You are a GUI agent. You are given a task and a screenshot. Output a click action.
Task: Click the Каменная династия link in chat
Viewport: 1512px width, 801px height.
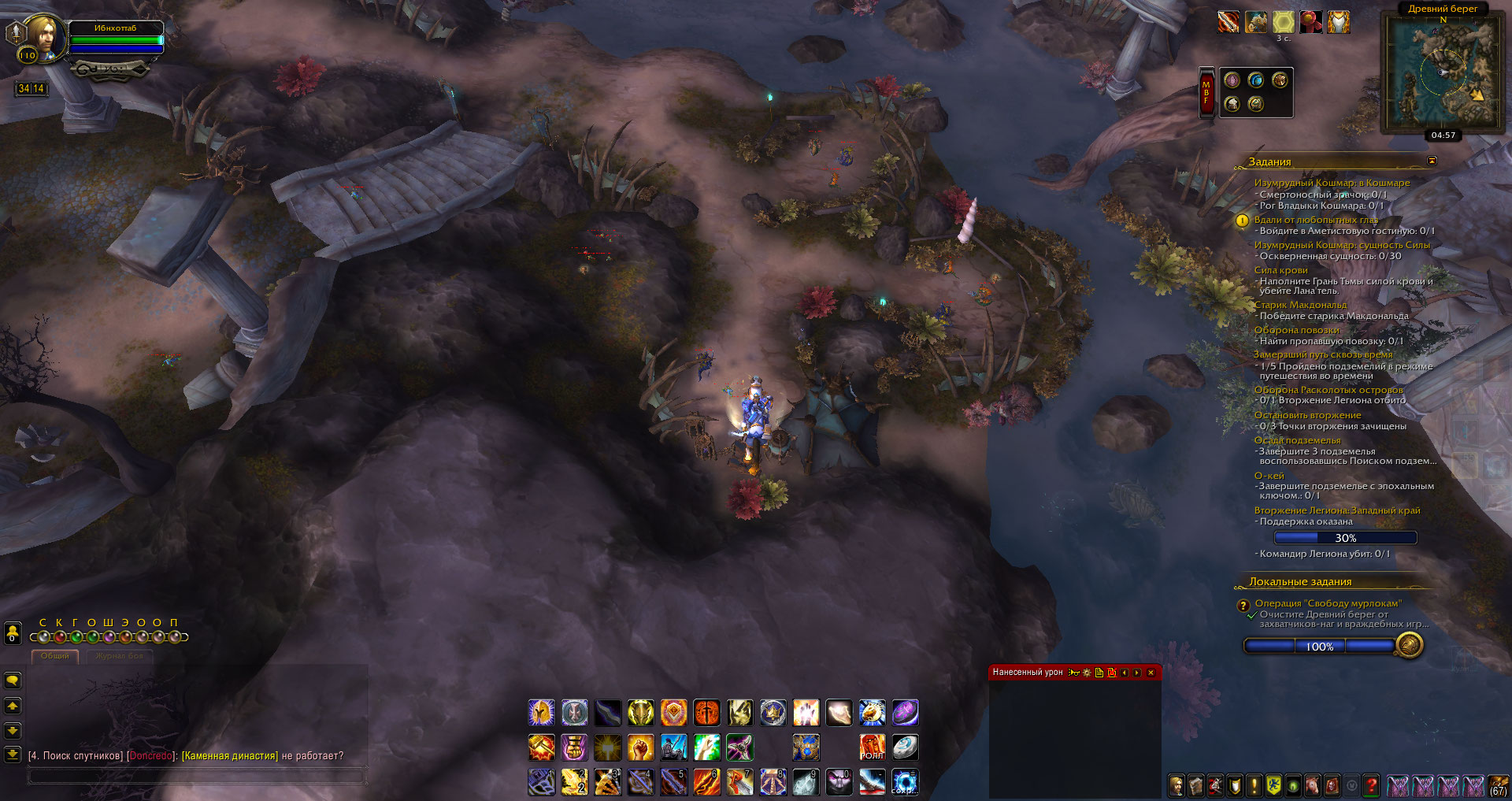229,756
